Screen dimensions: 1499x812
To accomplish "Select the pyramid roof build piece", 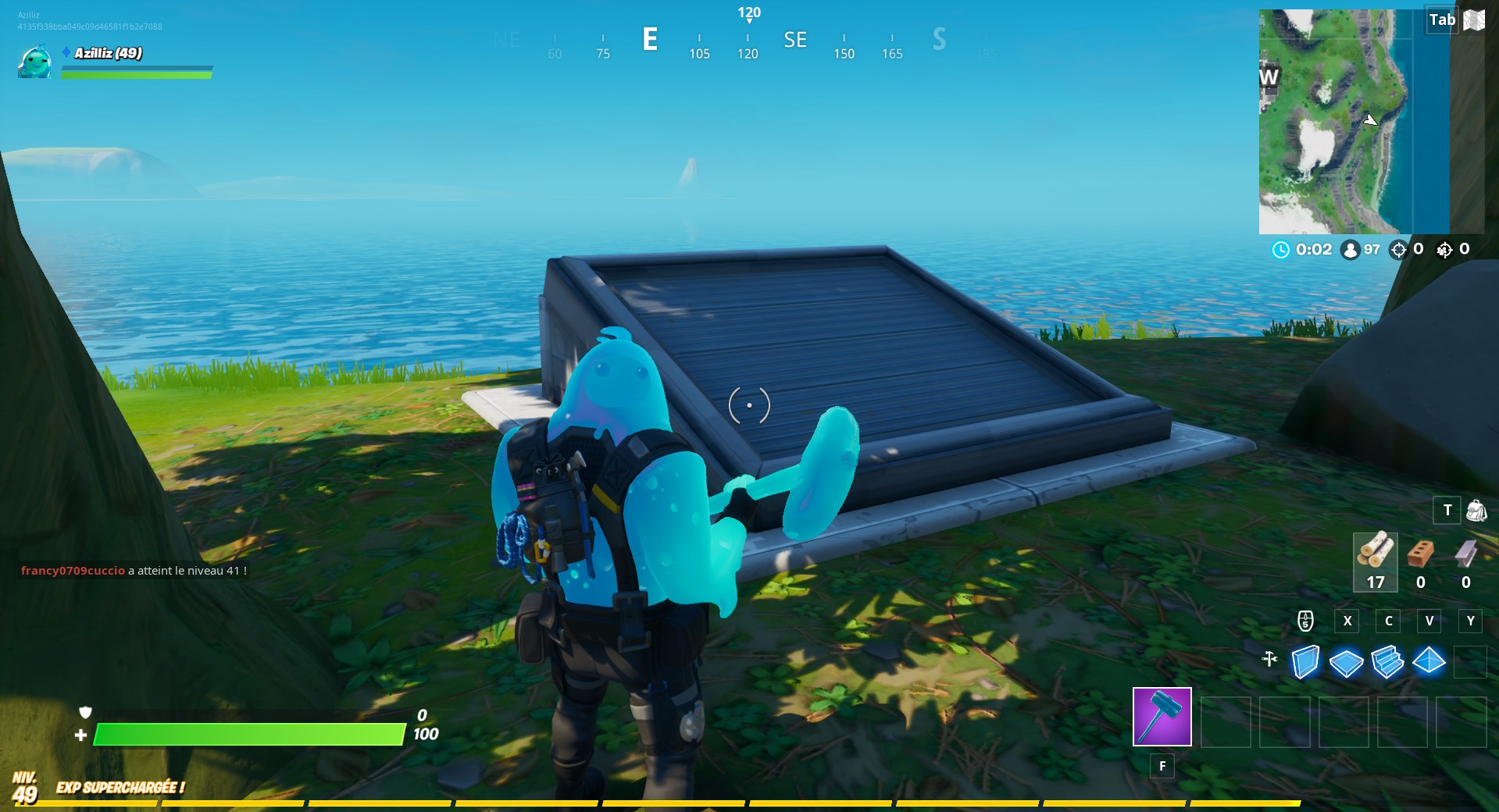I will coord(1430,663).
